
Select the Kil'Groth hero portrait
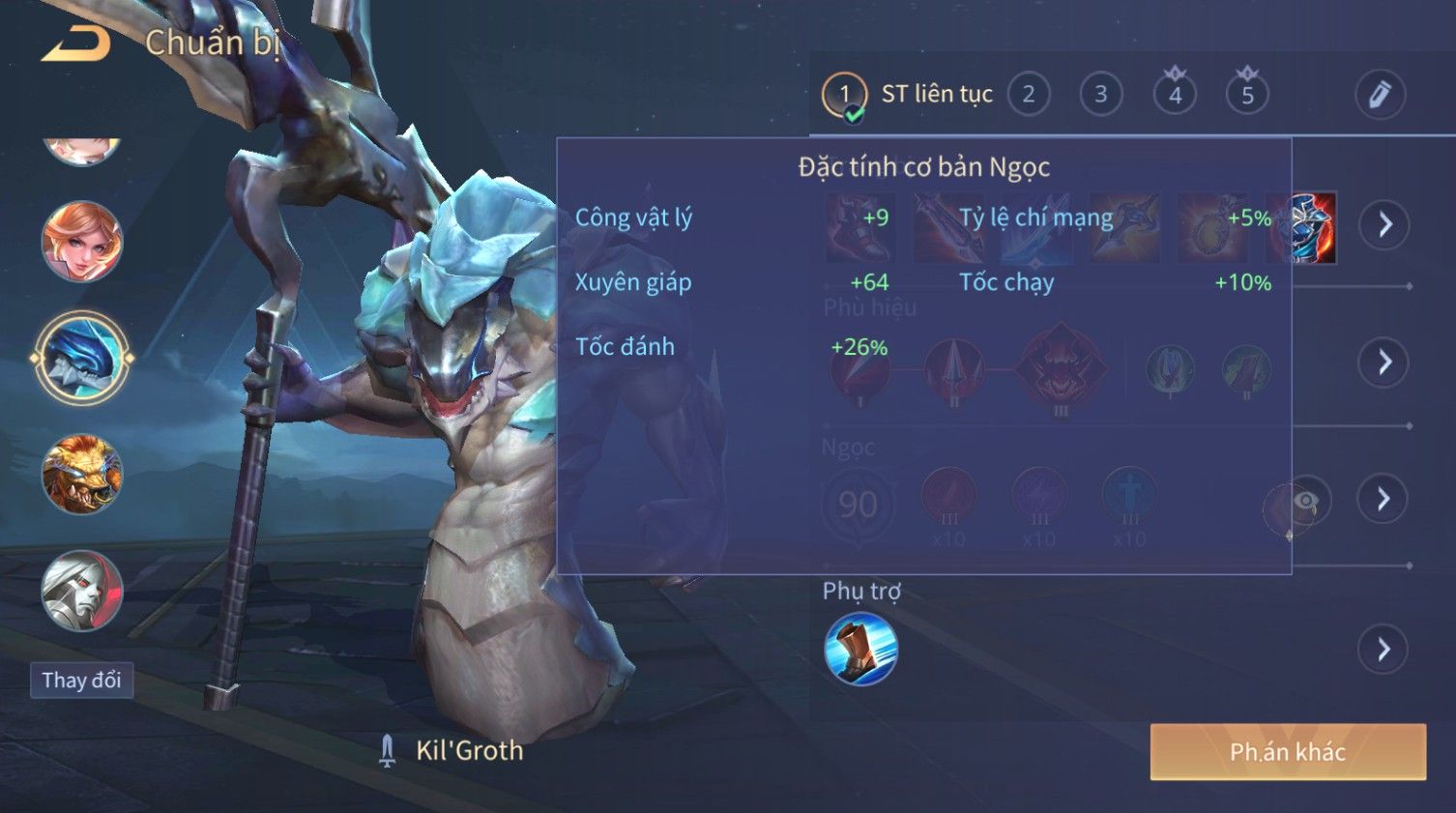pos(82,358)
